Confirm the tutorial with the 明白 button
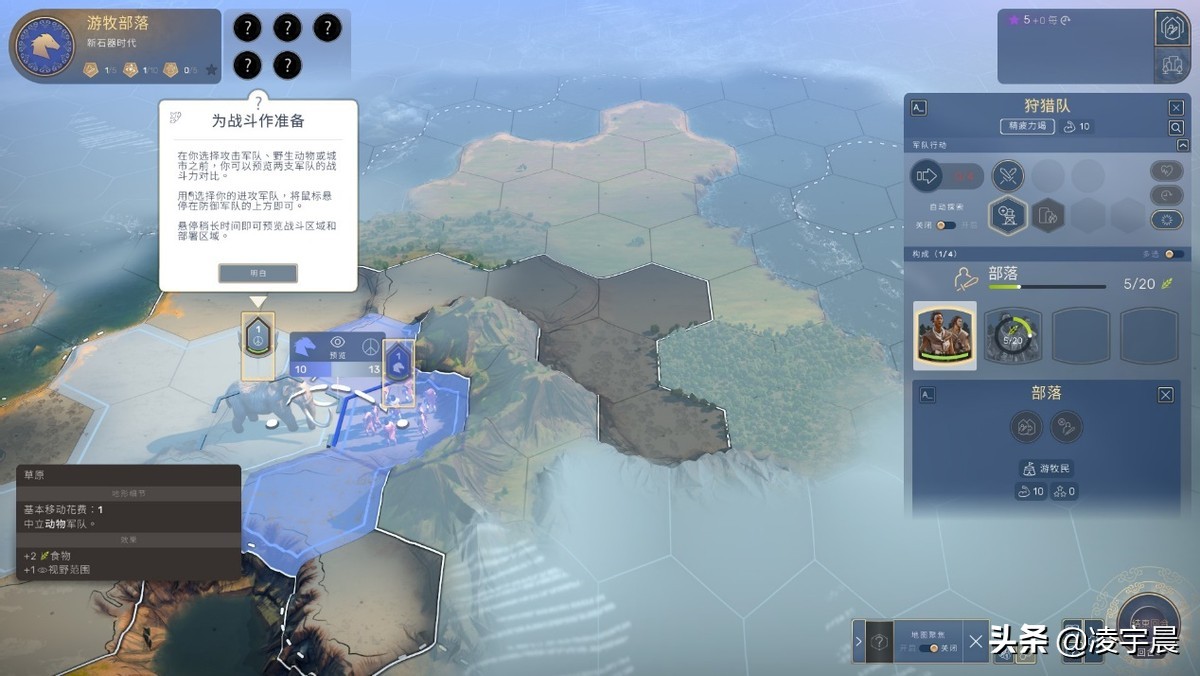 tap(258, 273)
